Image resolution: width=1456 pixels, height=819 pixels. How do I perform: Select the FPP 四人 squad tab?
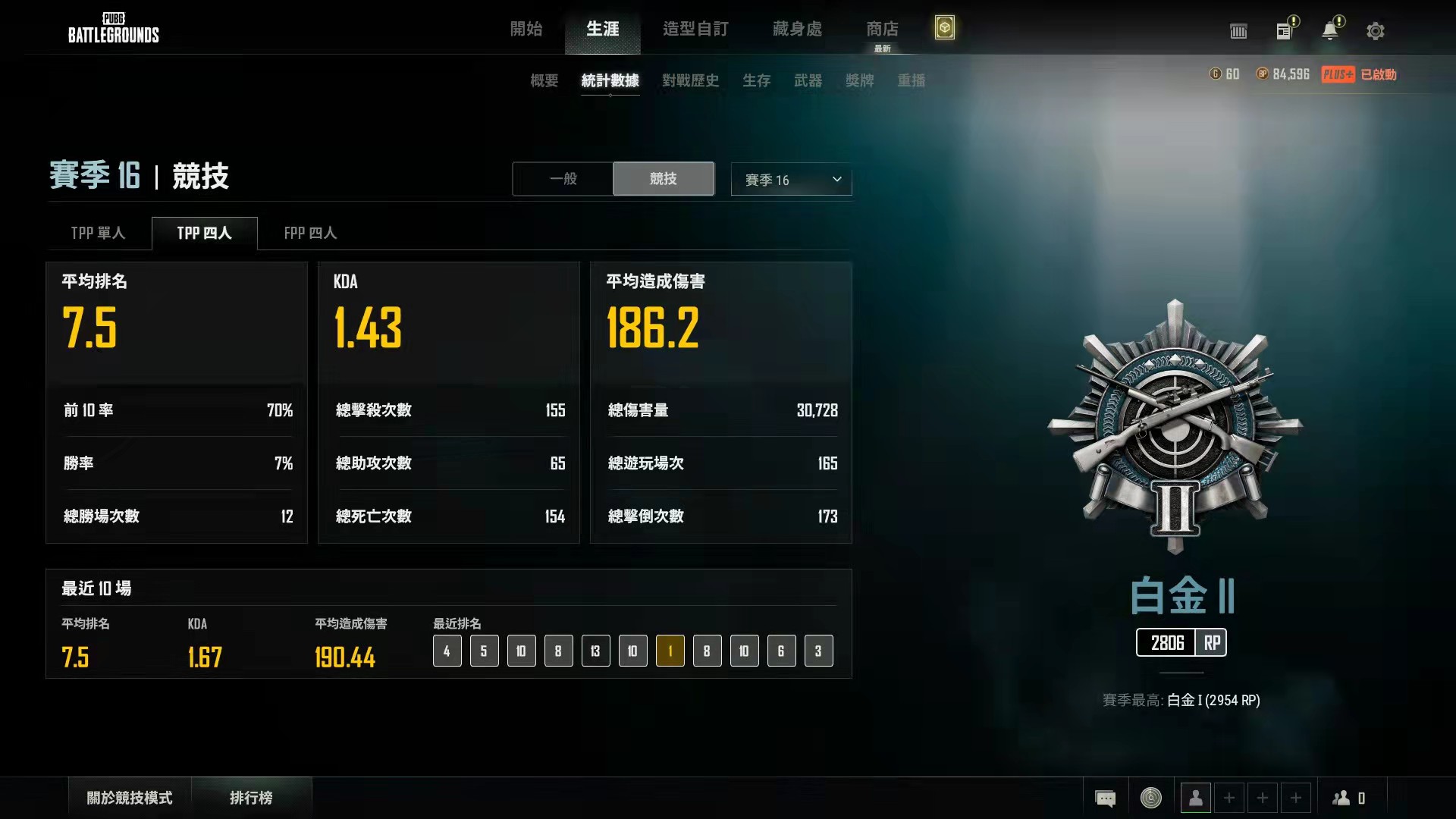click(310, 233)
